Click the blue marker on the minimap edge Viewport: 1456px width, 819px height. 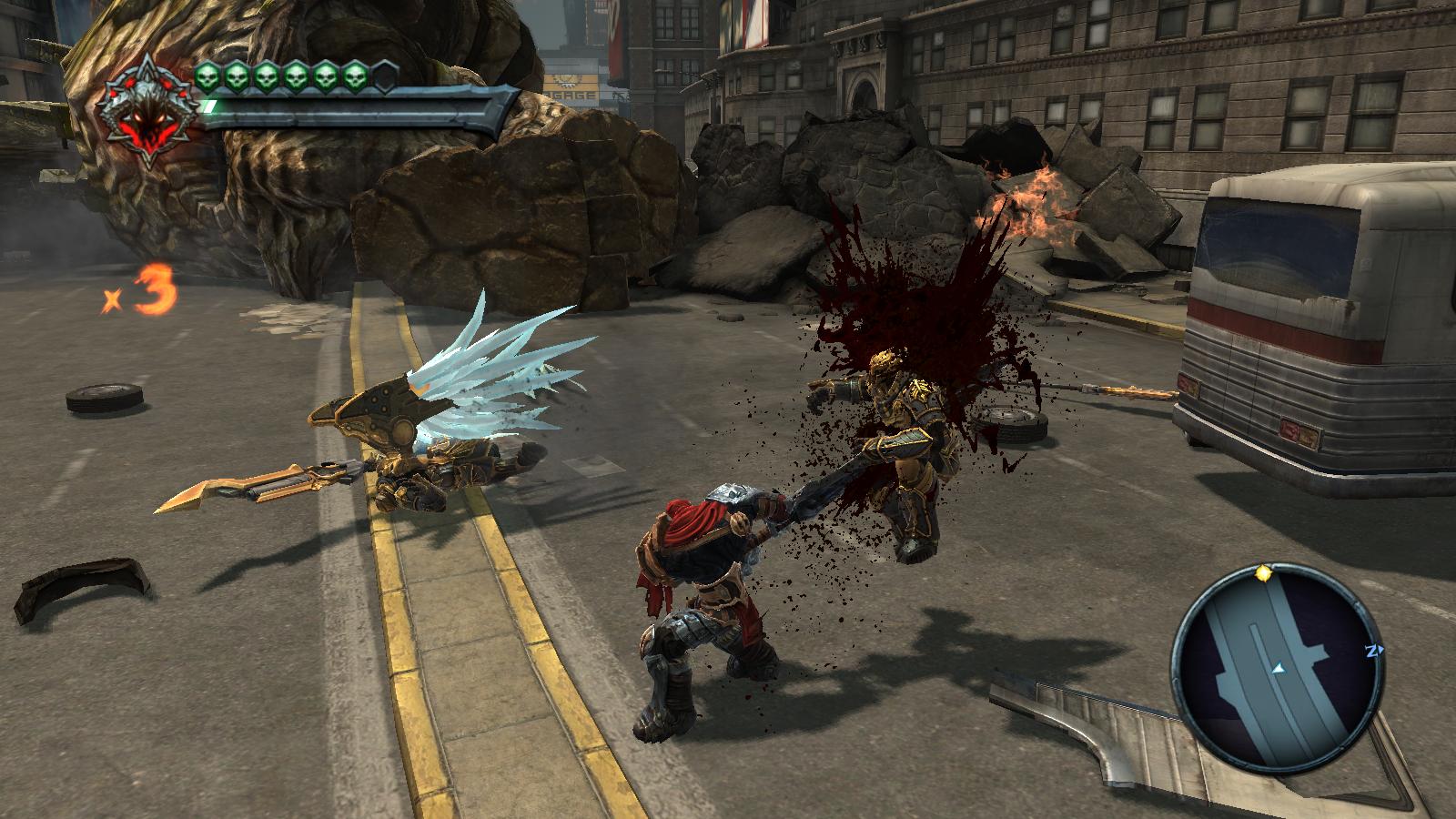[x=1372, y=651]
